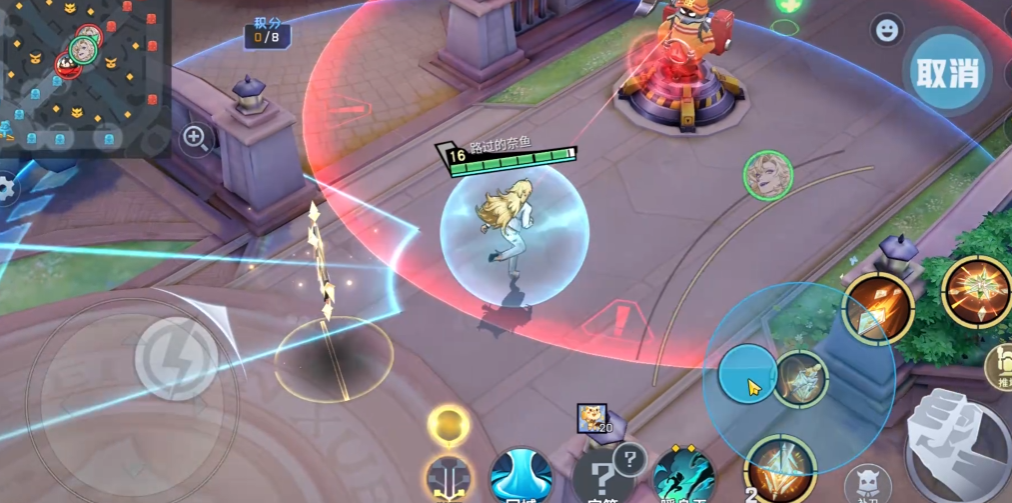Tap the blonde ally portrait indicator
This screenshot has width=1012, height=503.
pos(768,176)
